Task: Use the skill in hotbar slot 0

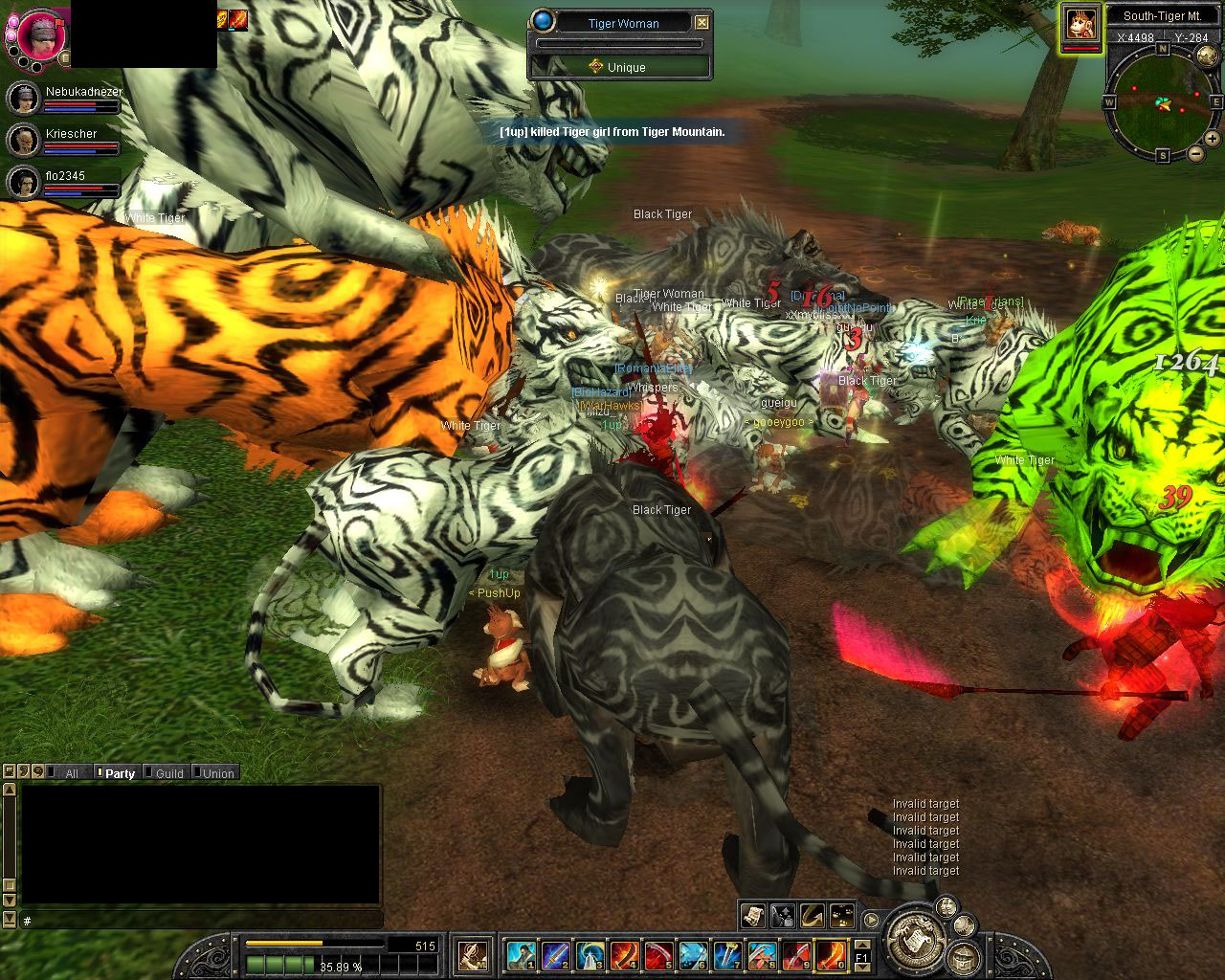Action: click(x=831, y=955)
